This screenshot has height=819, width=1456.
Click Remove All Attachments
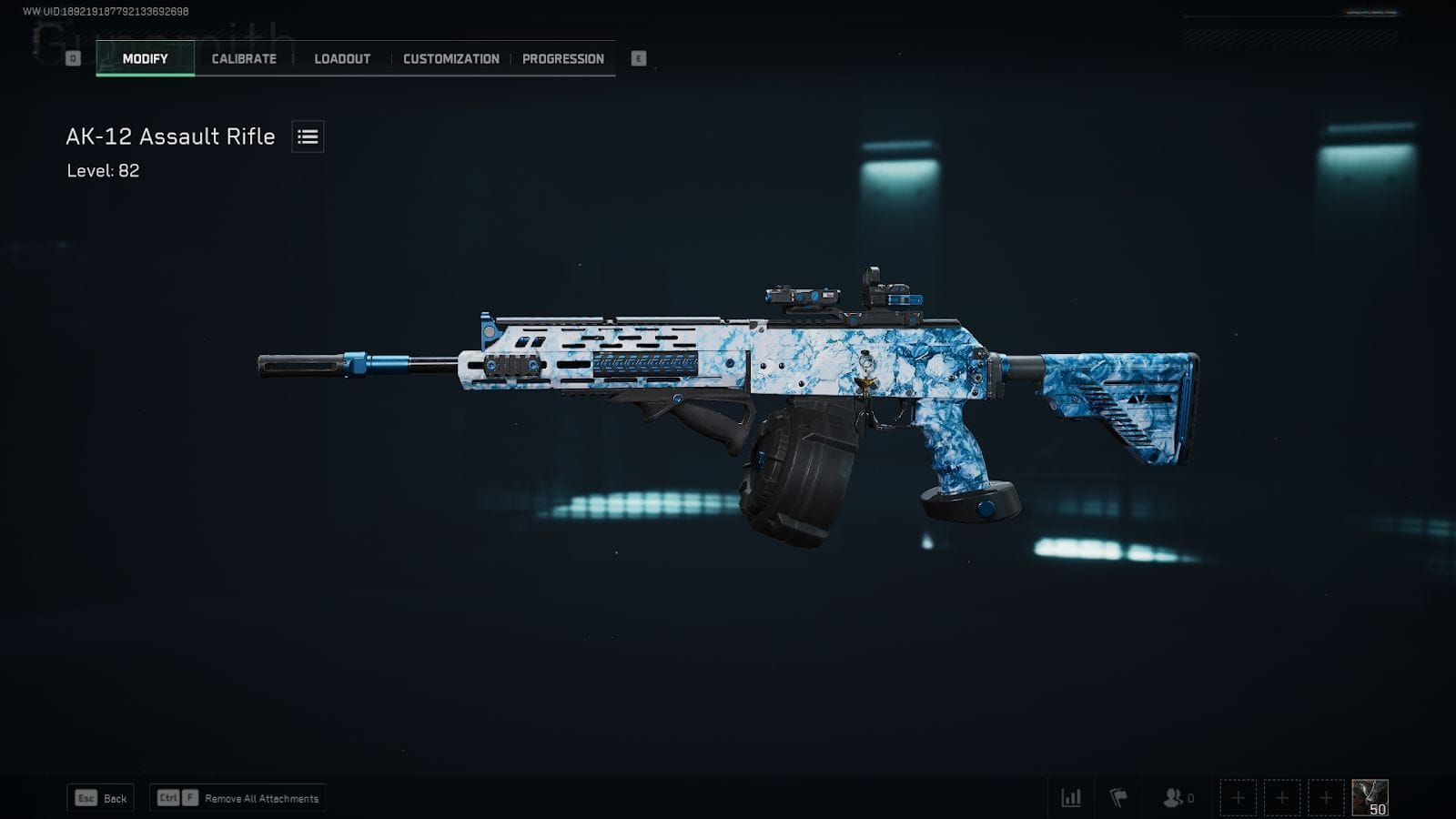(238, 798)
